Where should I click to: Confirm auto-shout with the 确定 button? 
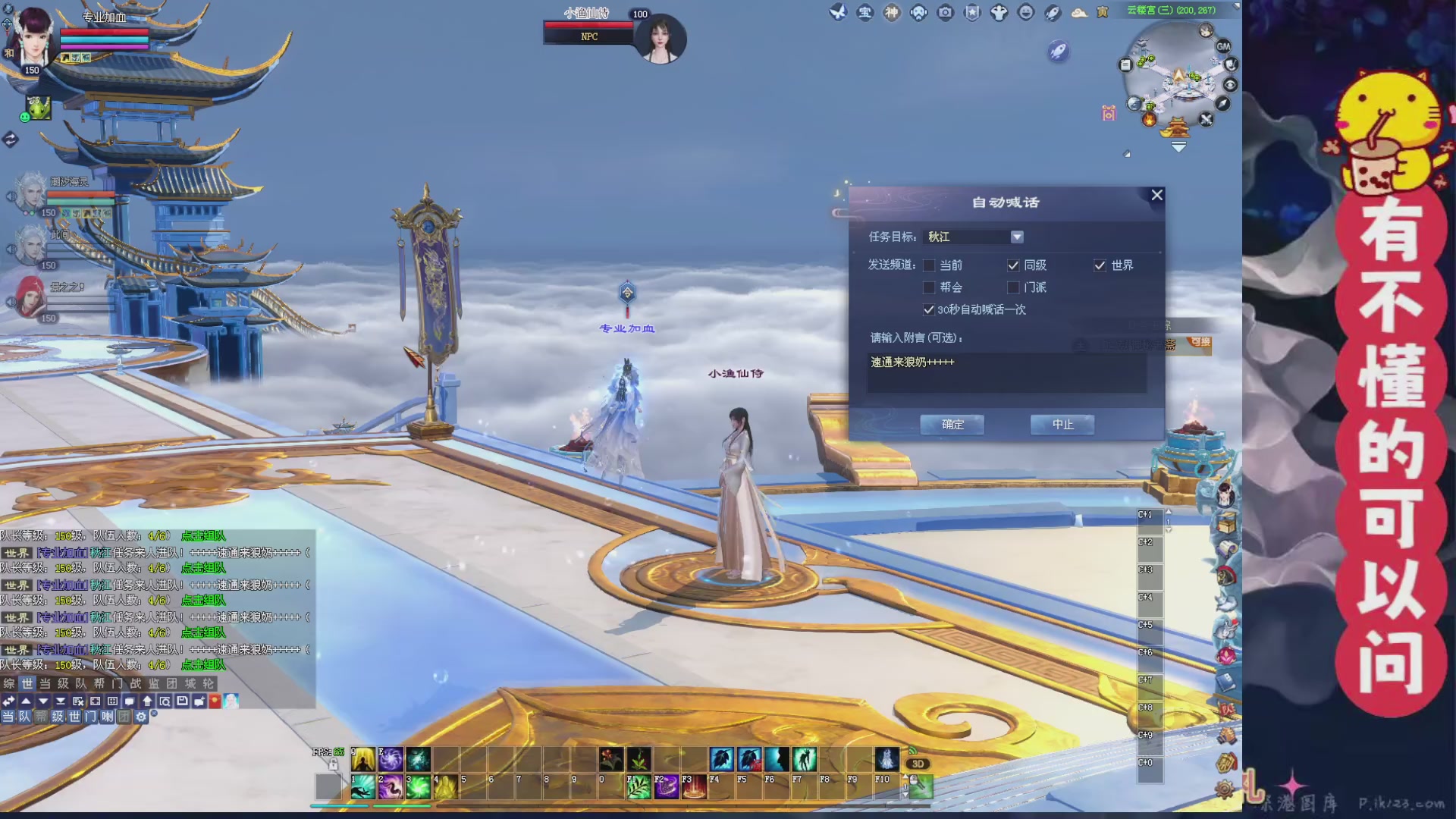click(952, 425)
